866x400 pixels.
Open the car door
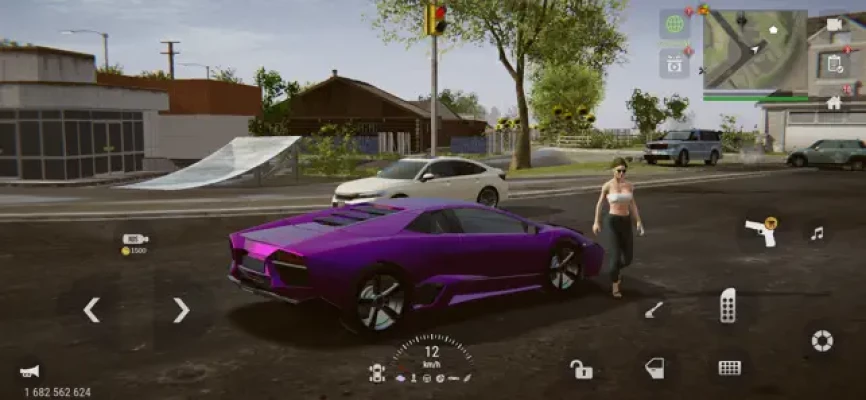point(653,368)
